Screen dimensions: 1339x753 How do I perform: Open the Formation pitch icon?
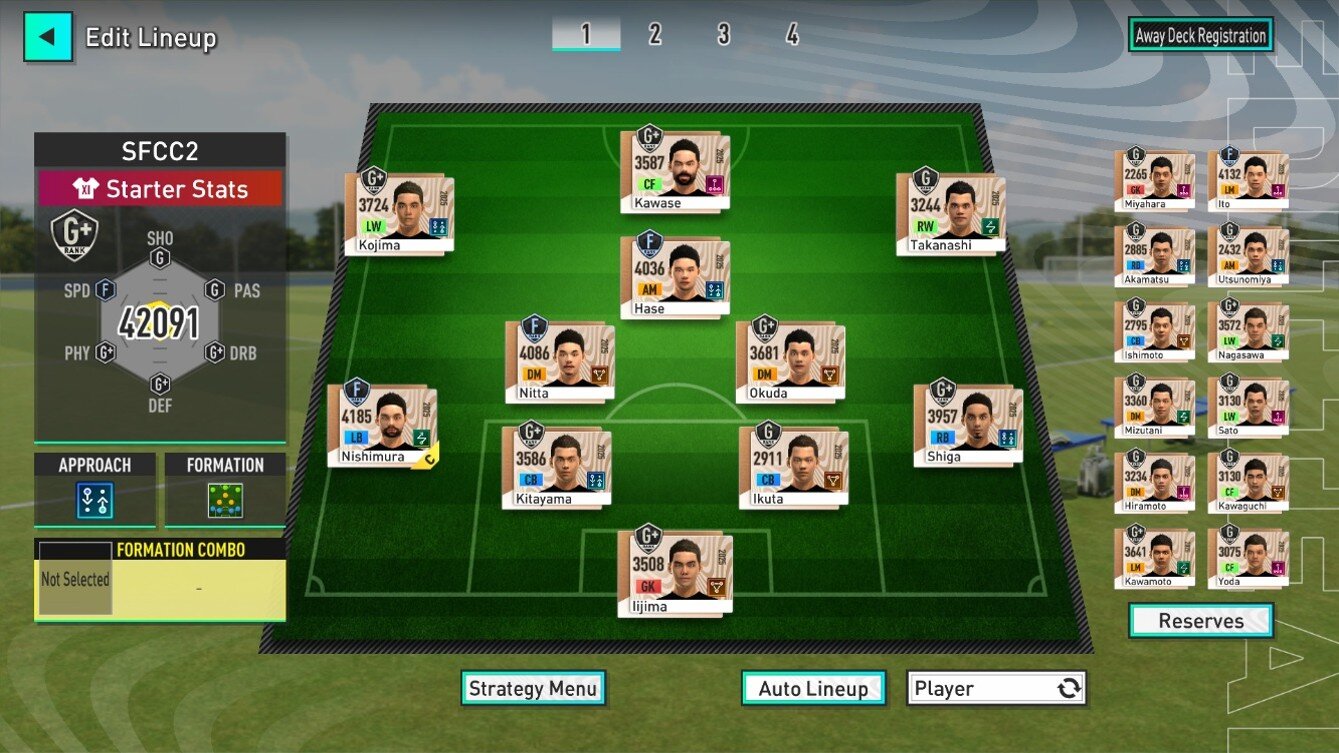coord(226,497)
